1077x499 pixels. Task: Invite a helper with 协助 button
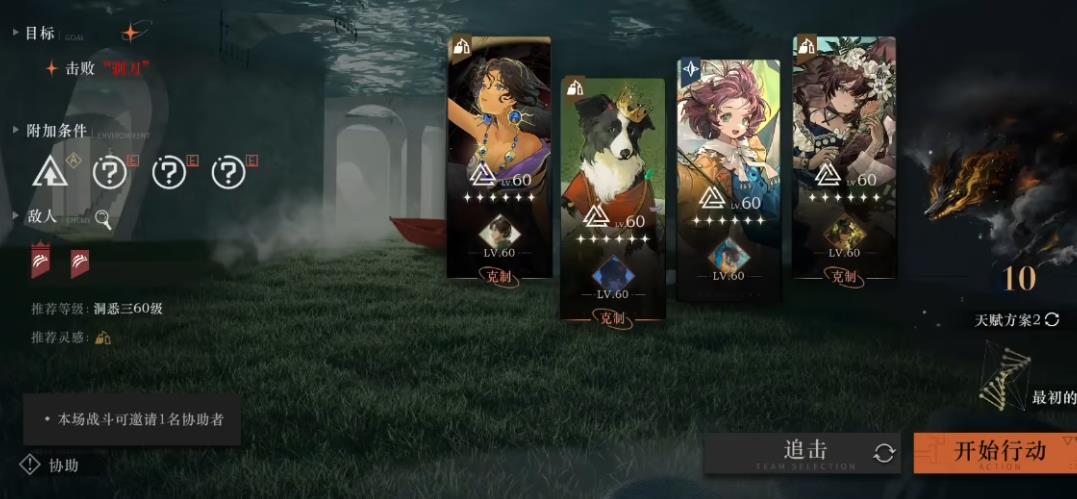click(x=51, y=465)
